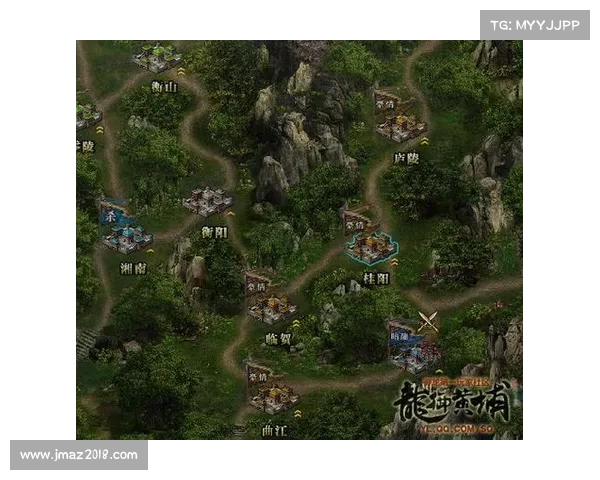600x480 pixels.
Task: Select the 衡阳 city
Action: (208, 201)
